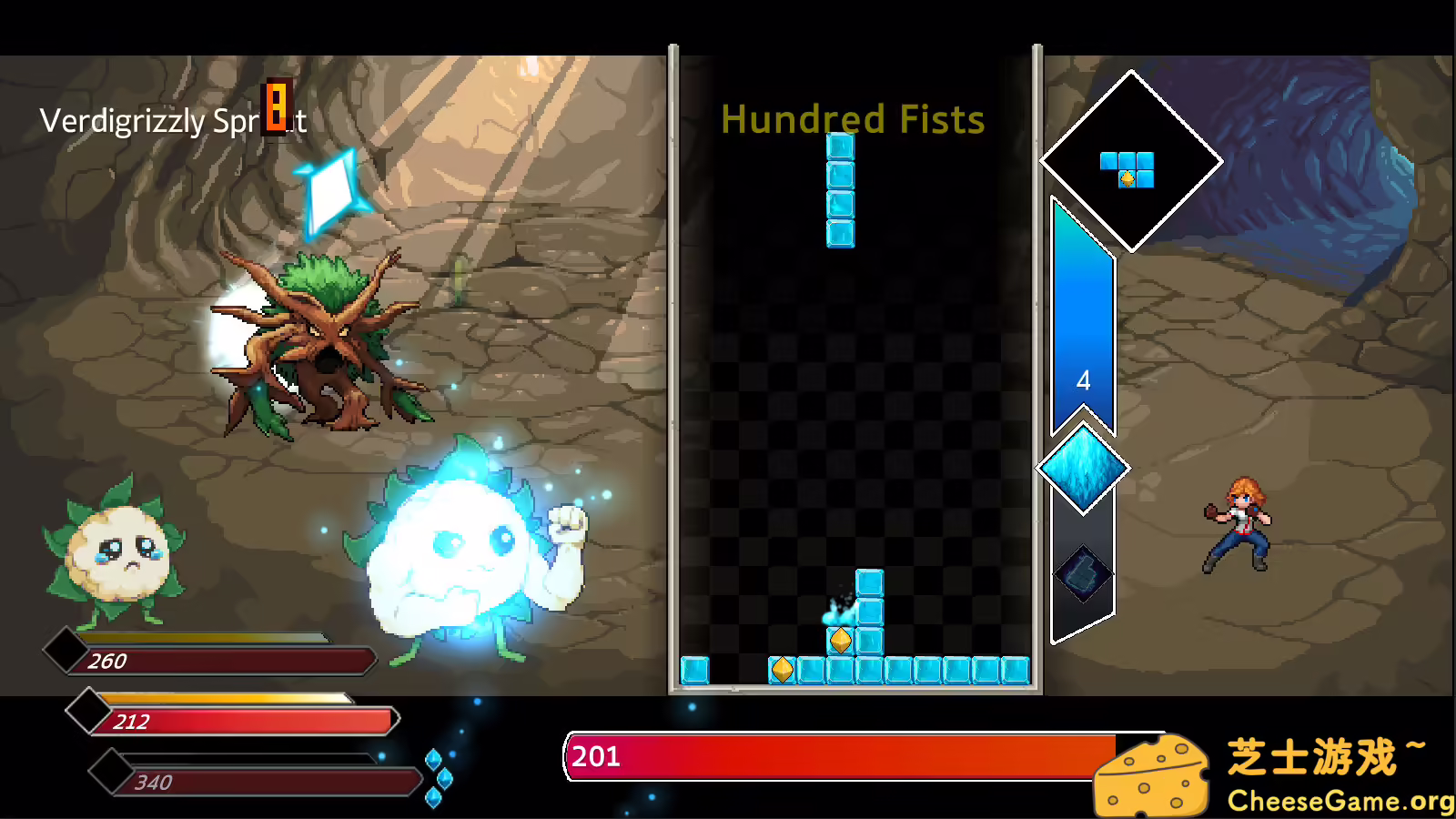Click the glowing blue crystal diamond ability icon
This screenshot has width=1456, height=819.
click(1083, 468)
